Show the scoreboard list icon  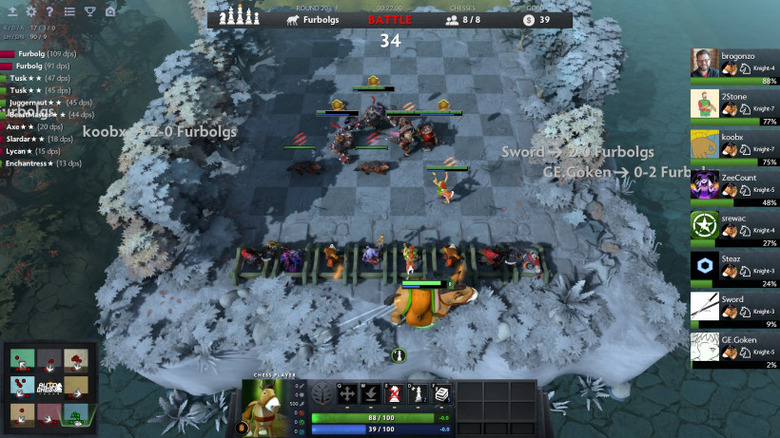pyautogui.click(x=69, y=11)
